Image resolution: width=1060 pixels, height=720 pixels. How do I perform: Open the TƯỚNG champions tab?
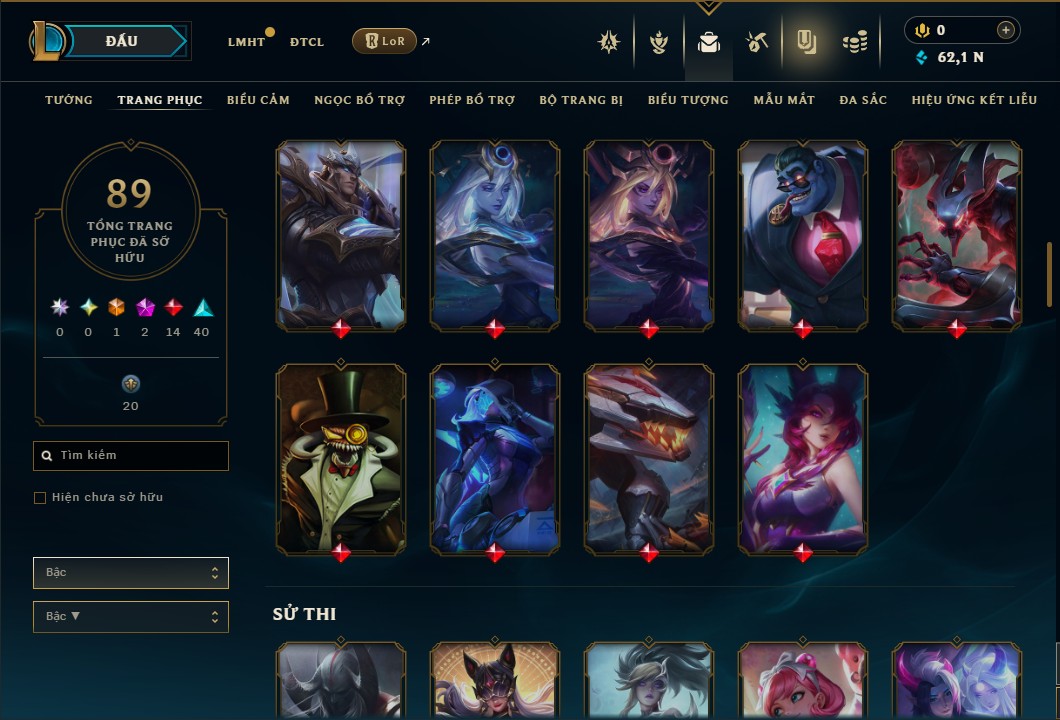point(69,100)
